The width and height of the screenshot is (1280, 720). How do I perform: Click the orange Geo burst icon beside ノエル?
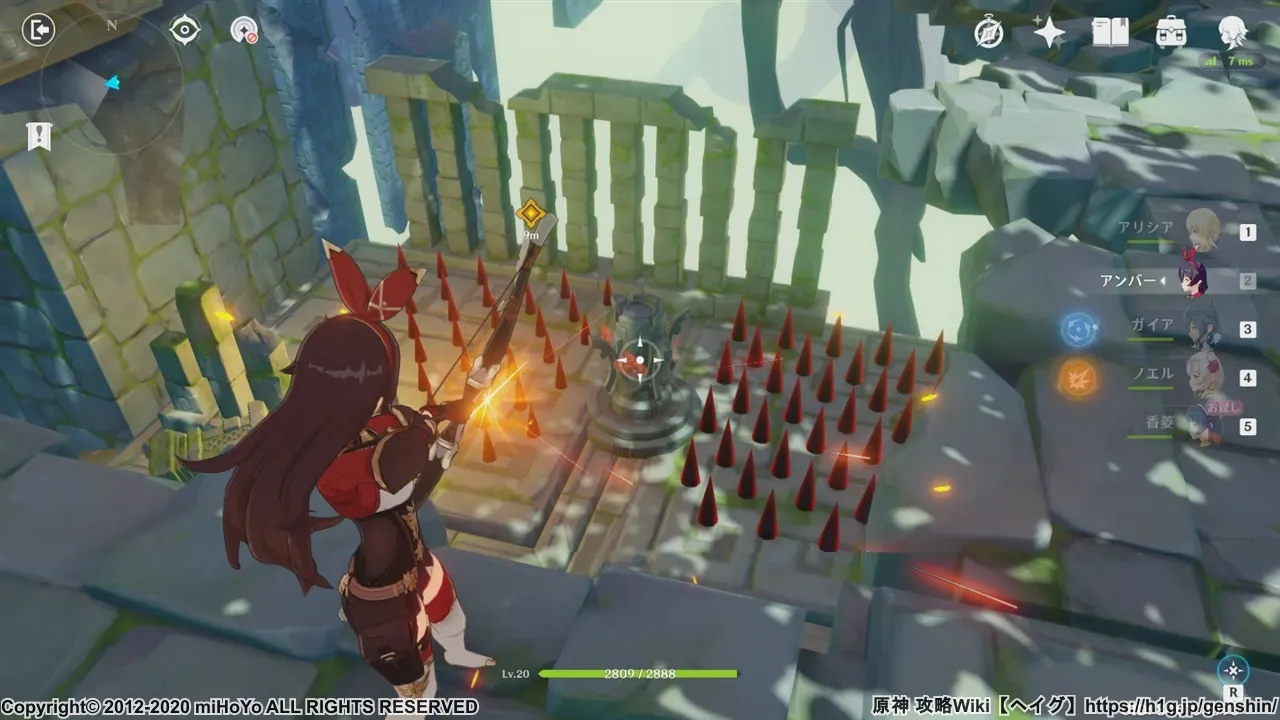[x=1079, y=378]
